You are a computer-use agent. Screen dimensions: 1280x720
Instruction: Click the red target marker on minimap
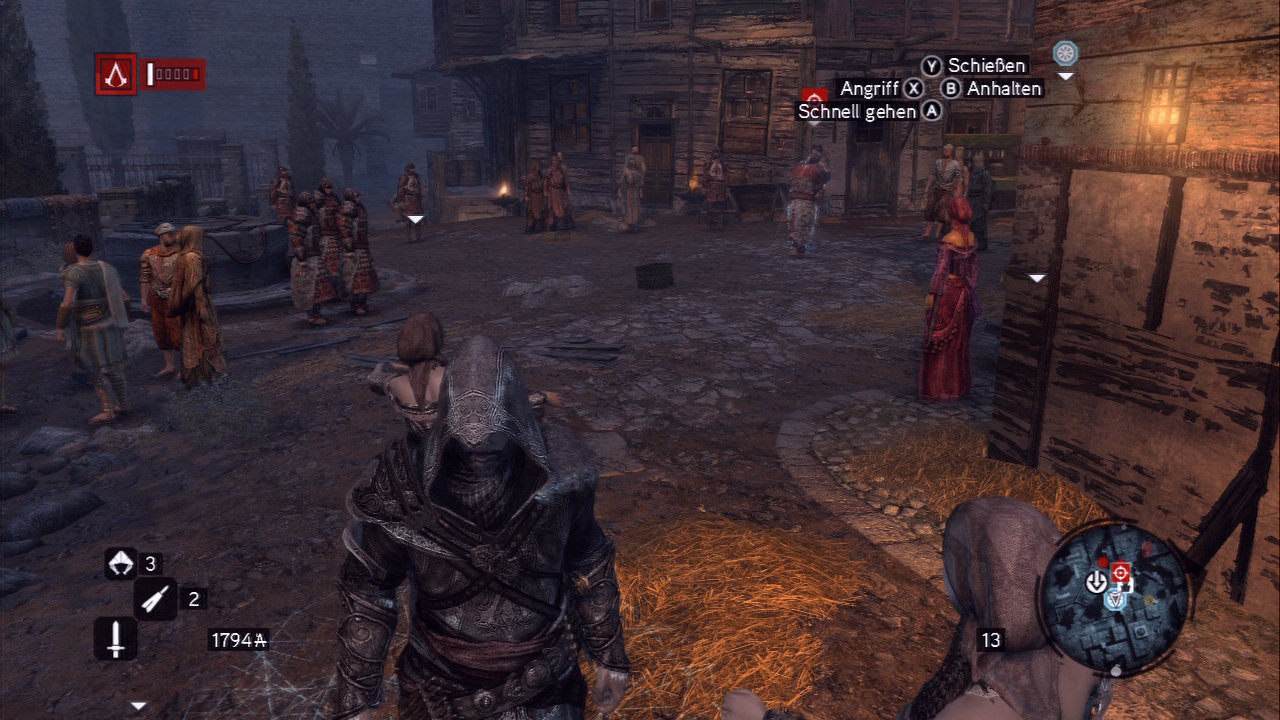1121,572
